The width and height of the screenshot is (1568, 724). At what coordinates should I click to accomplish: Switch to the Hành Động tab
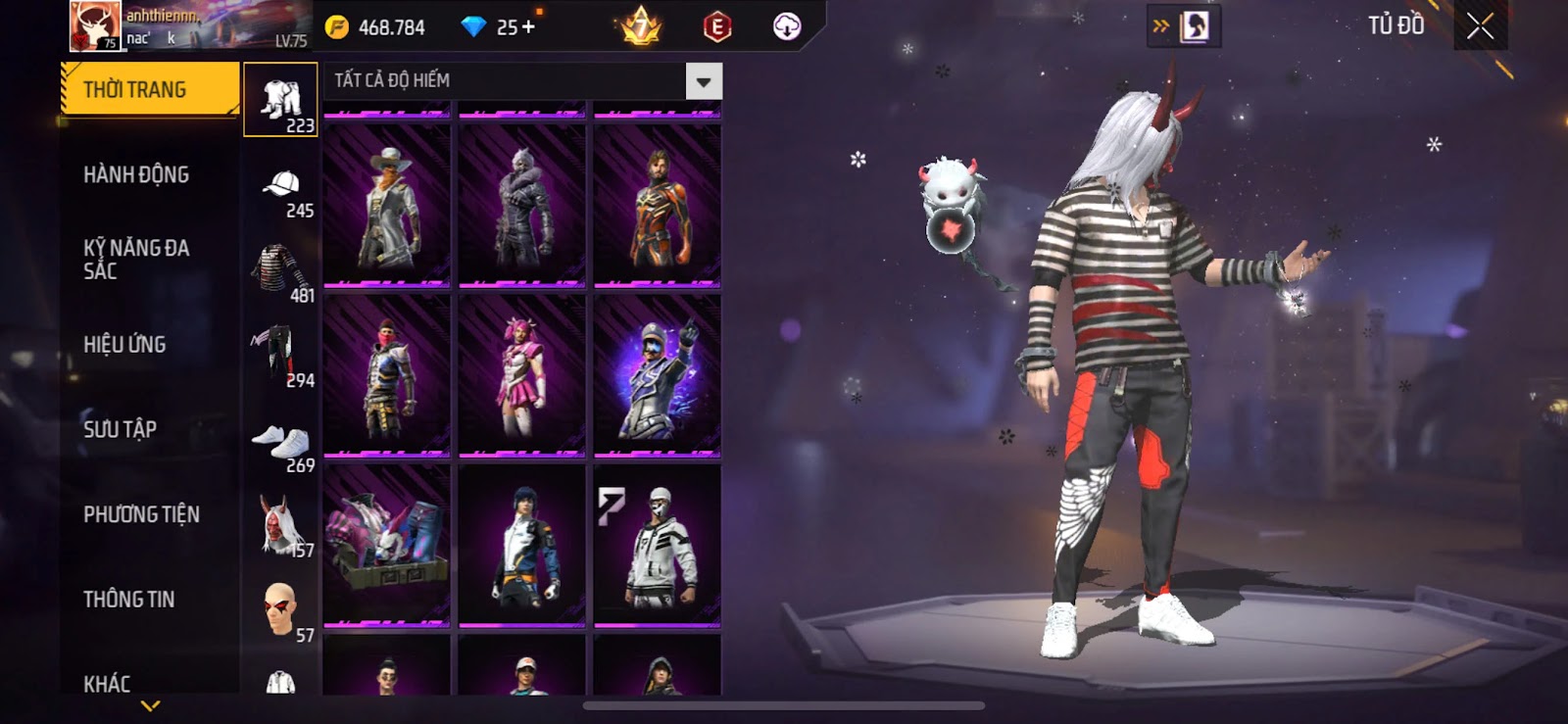tap(136, 174)
